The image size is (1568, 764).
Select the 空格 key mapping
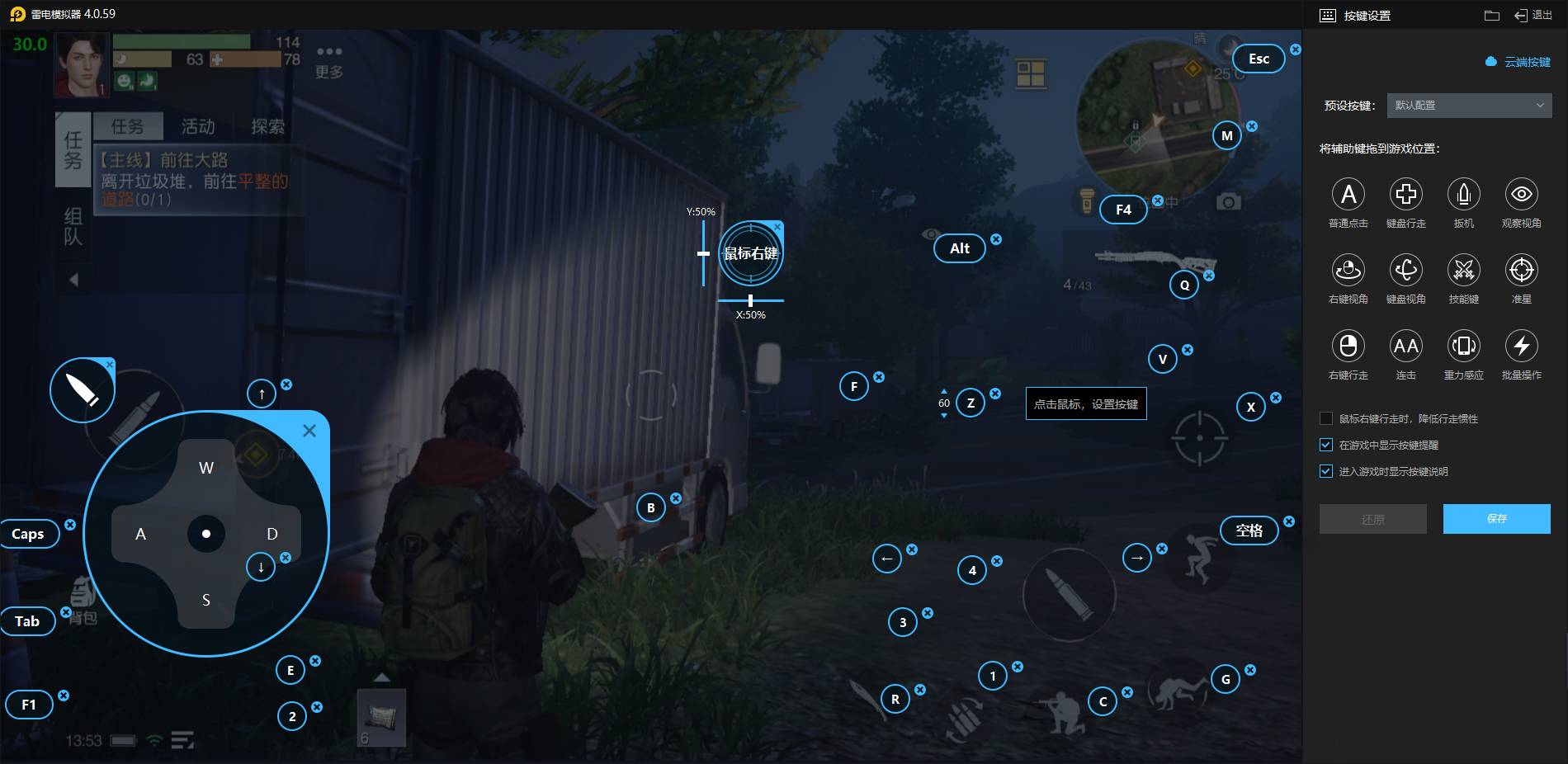(1249, 531)
